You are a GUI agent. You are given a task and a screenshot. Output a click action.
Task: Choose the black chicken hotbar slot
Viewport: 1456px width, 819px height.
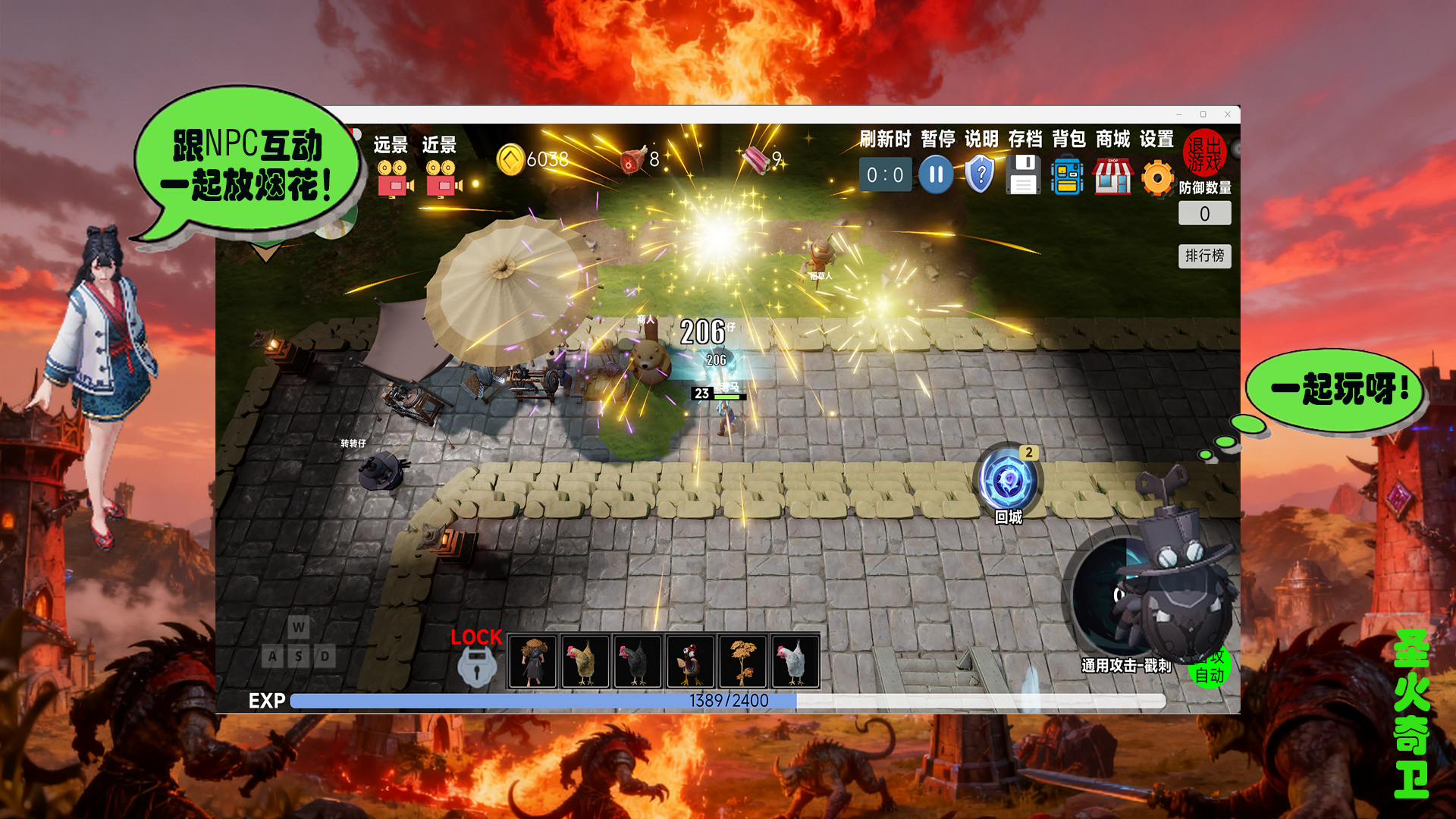[x=638, y=661]
